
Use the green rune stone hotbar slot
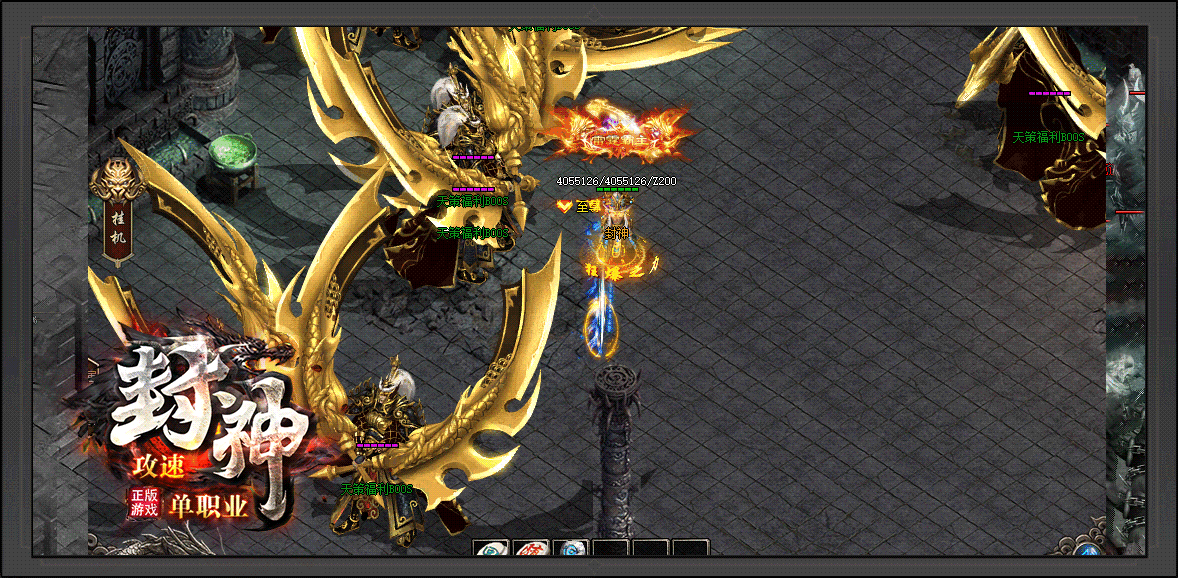click(491, 549)
